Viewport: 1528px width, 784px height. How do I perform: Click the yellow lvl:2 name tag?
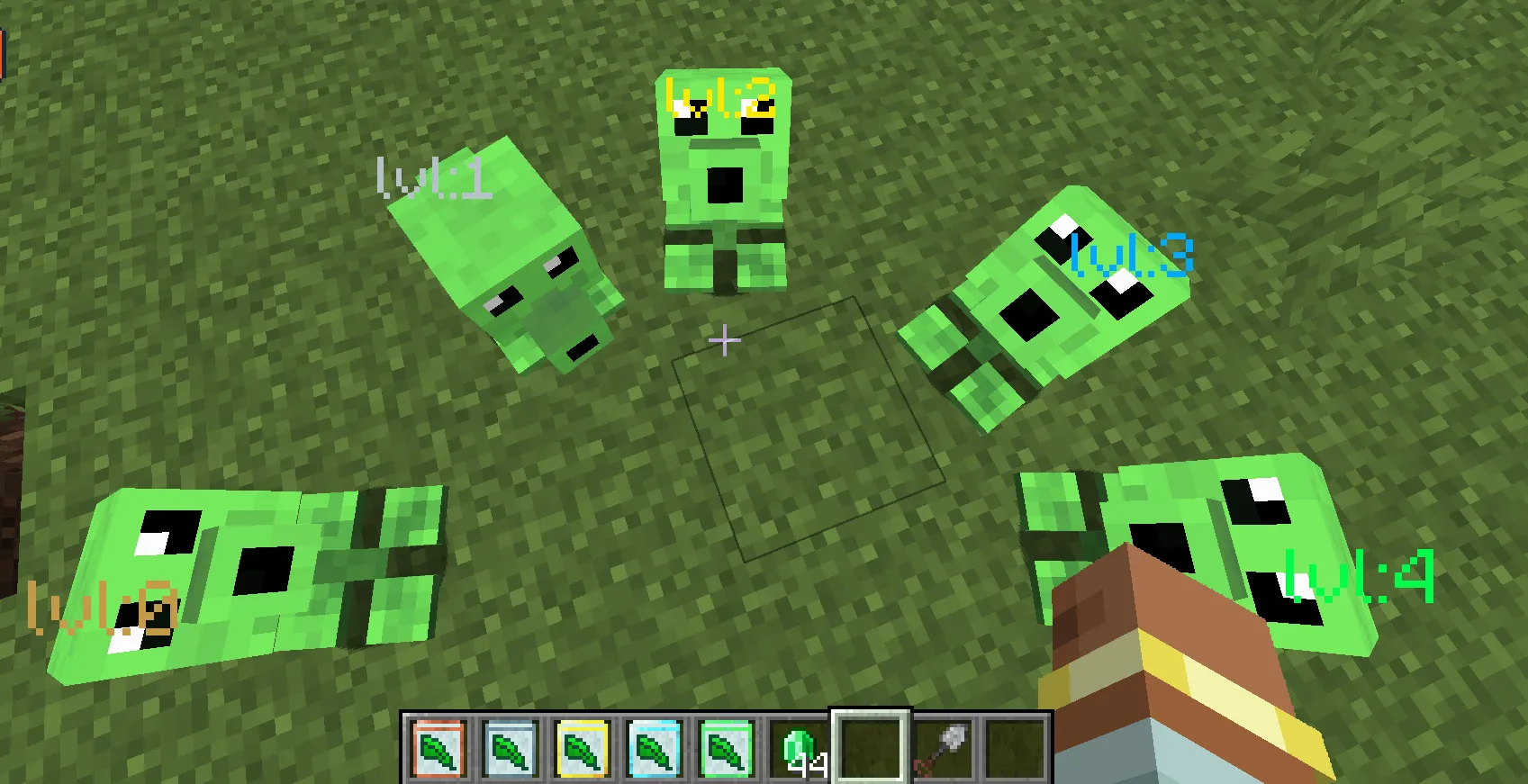point(720,99)
